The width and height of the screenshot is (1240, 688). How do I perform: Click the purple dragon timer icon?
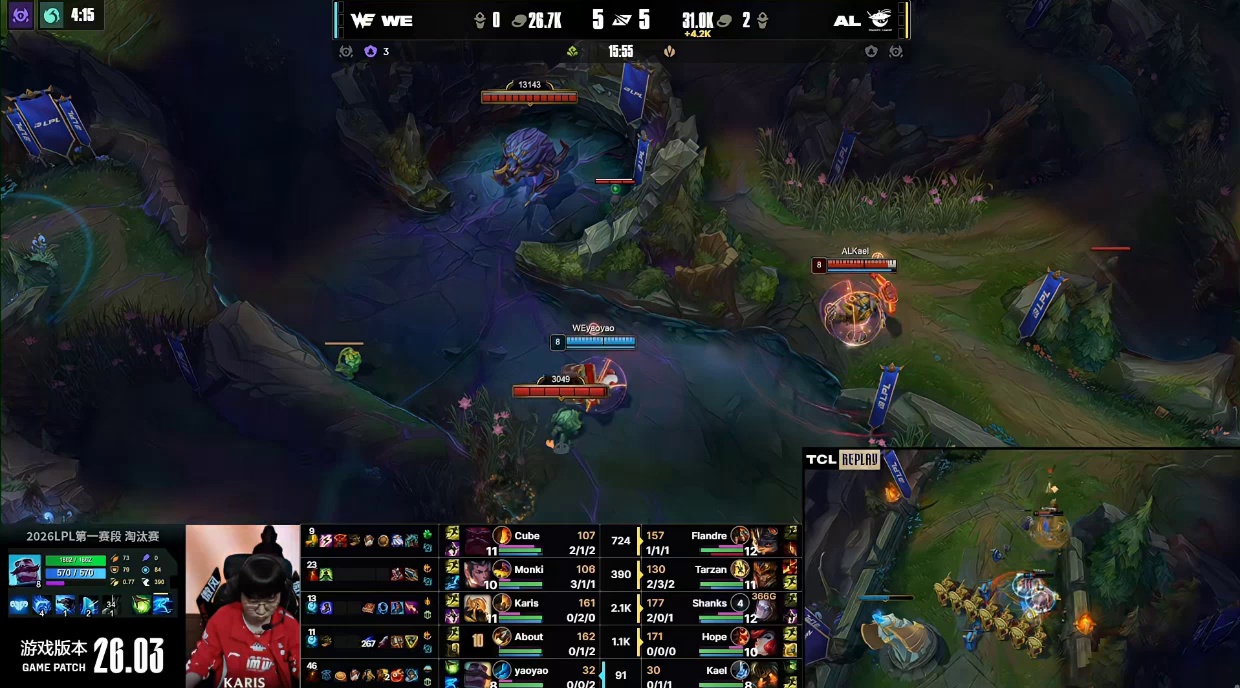tap(20, 15)
